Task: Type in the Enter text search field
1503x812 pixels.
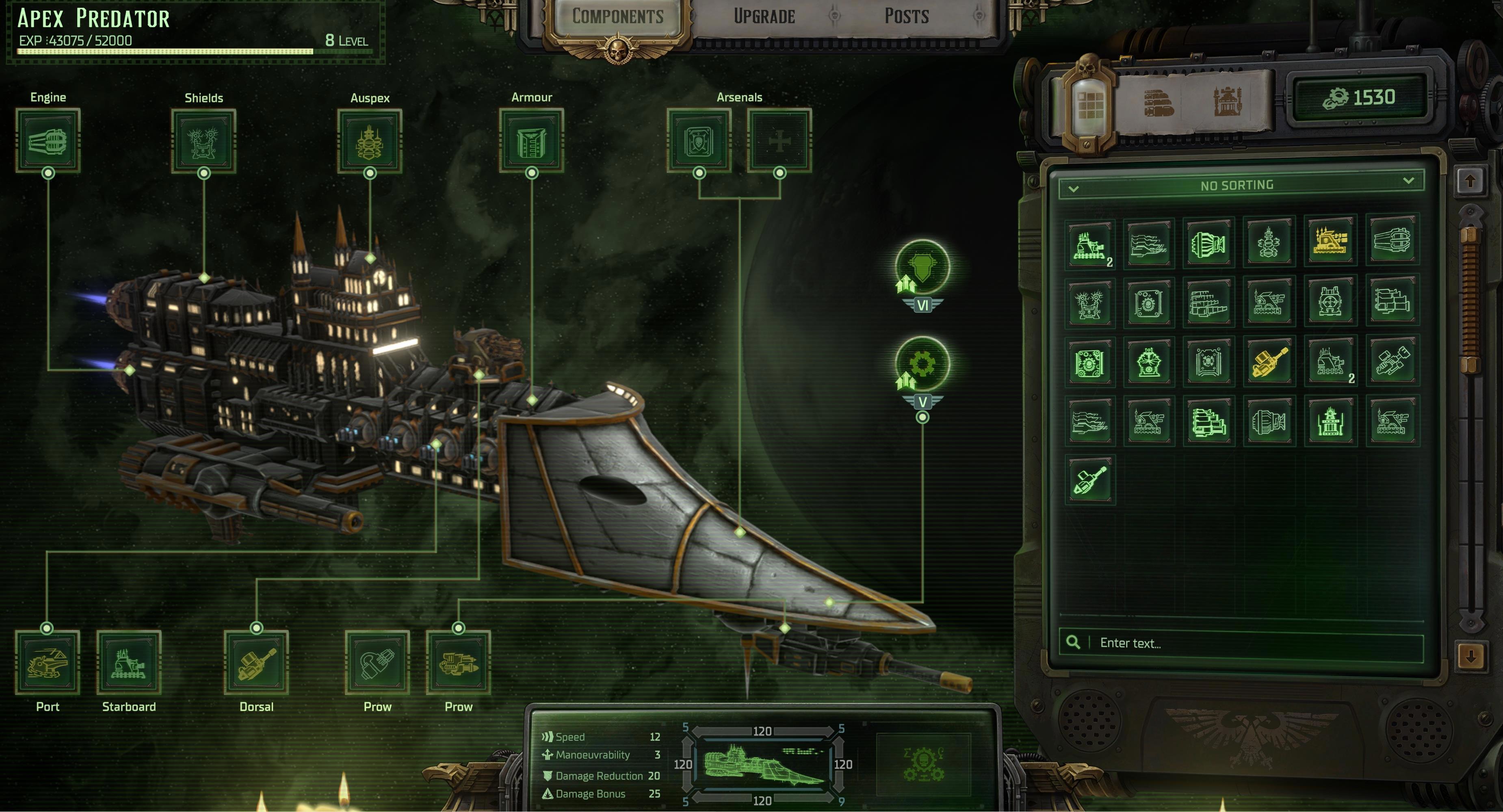Action: [1254, 643]
